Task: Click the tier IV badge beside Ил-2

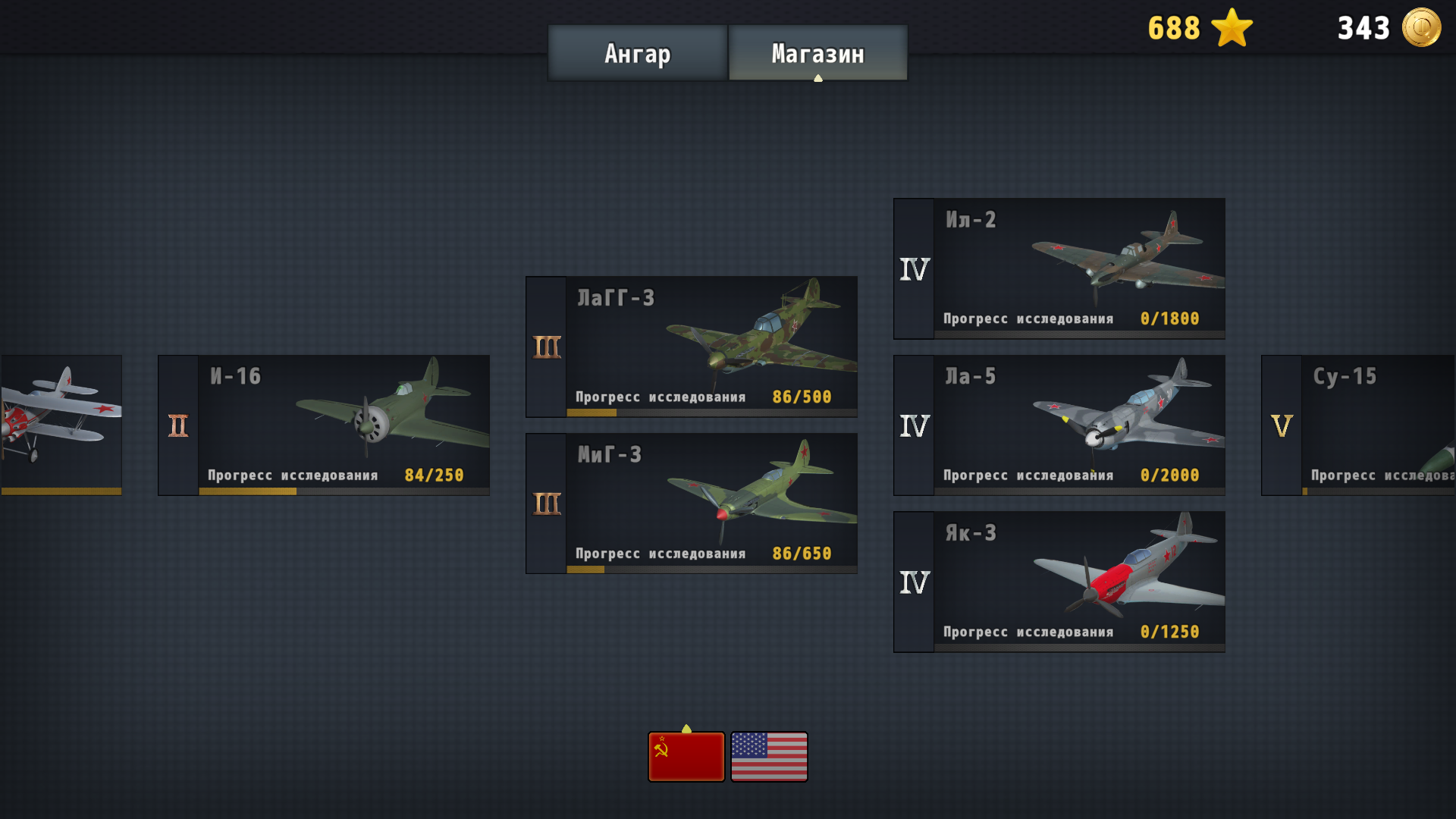Action: 913,268
